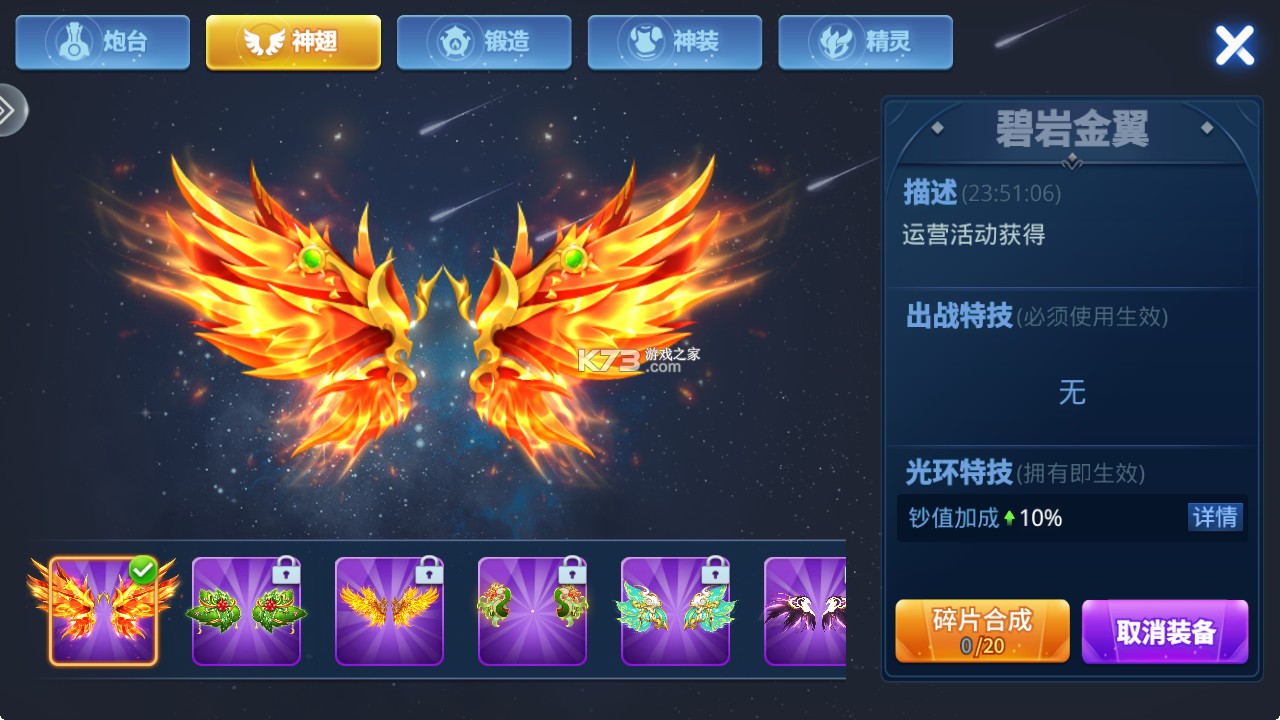Select the equipped fiery wings thumbnail
The width and height of the screenshot is (1280, 720).
[102, 610]
